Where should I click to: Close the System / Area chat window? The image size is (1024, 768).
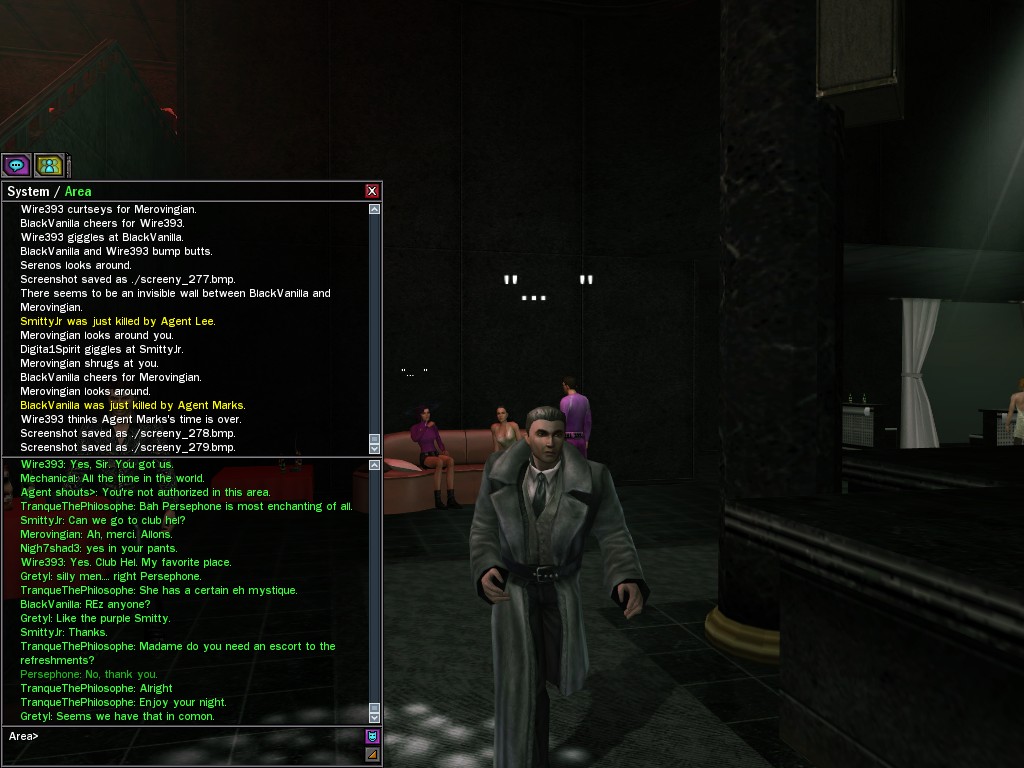point(372,191)
